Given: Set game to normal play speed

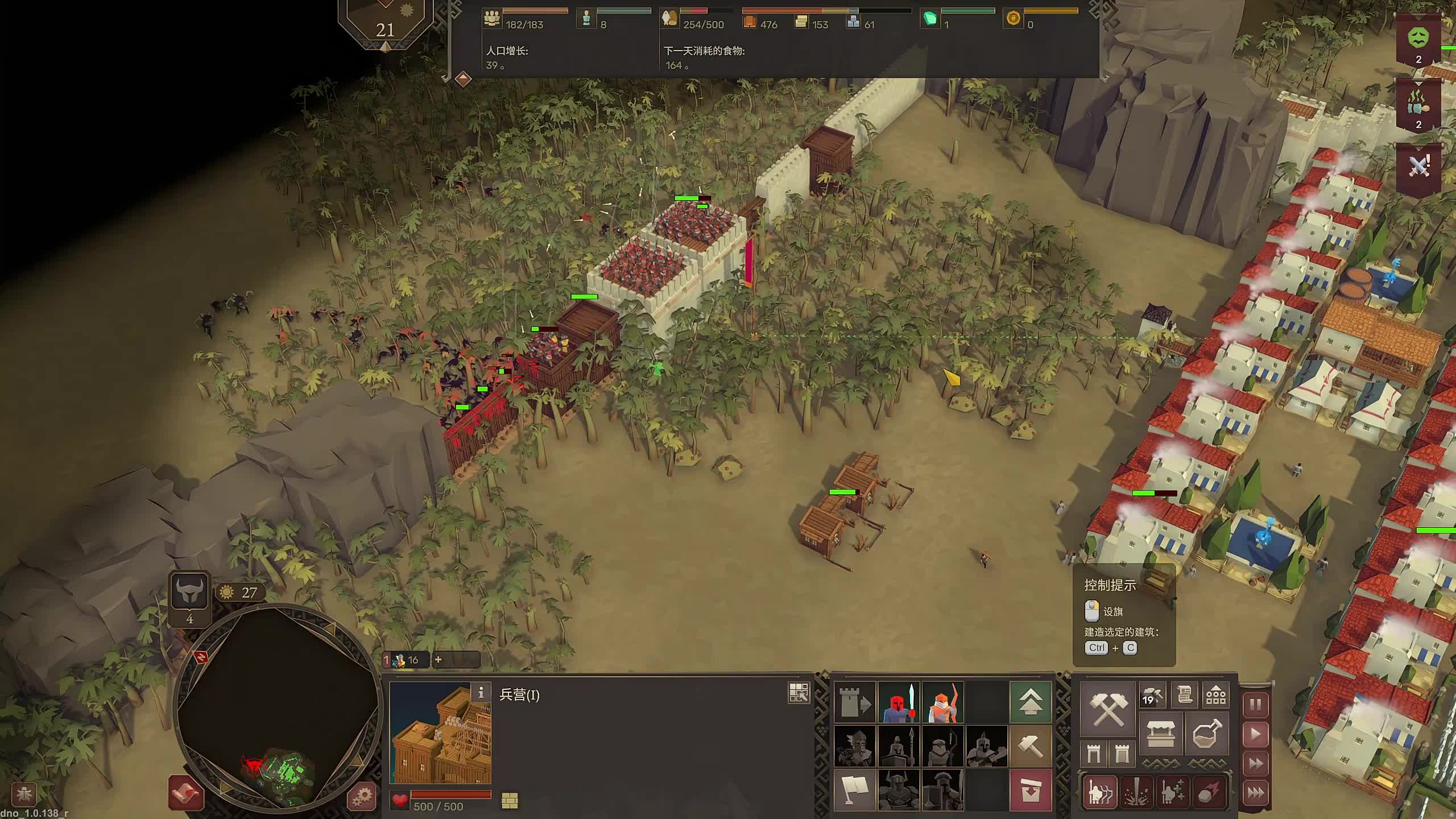Looking at the screenshot, I should coord(1255,735).
